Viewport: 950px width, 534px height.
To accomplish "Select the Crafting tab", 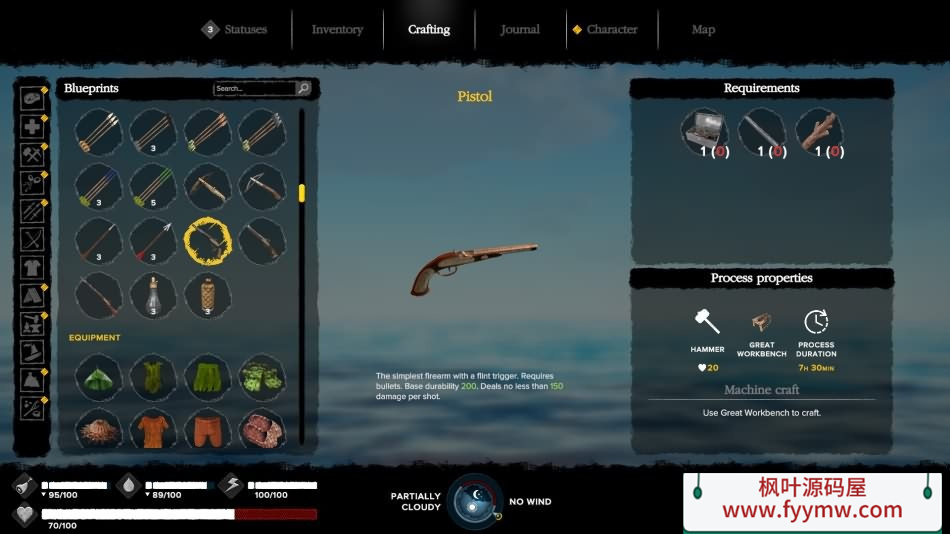I will [x=429, y=30].
